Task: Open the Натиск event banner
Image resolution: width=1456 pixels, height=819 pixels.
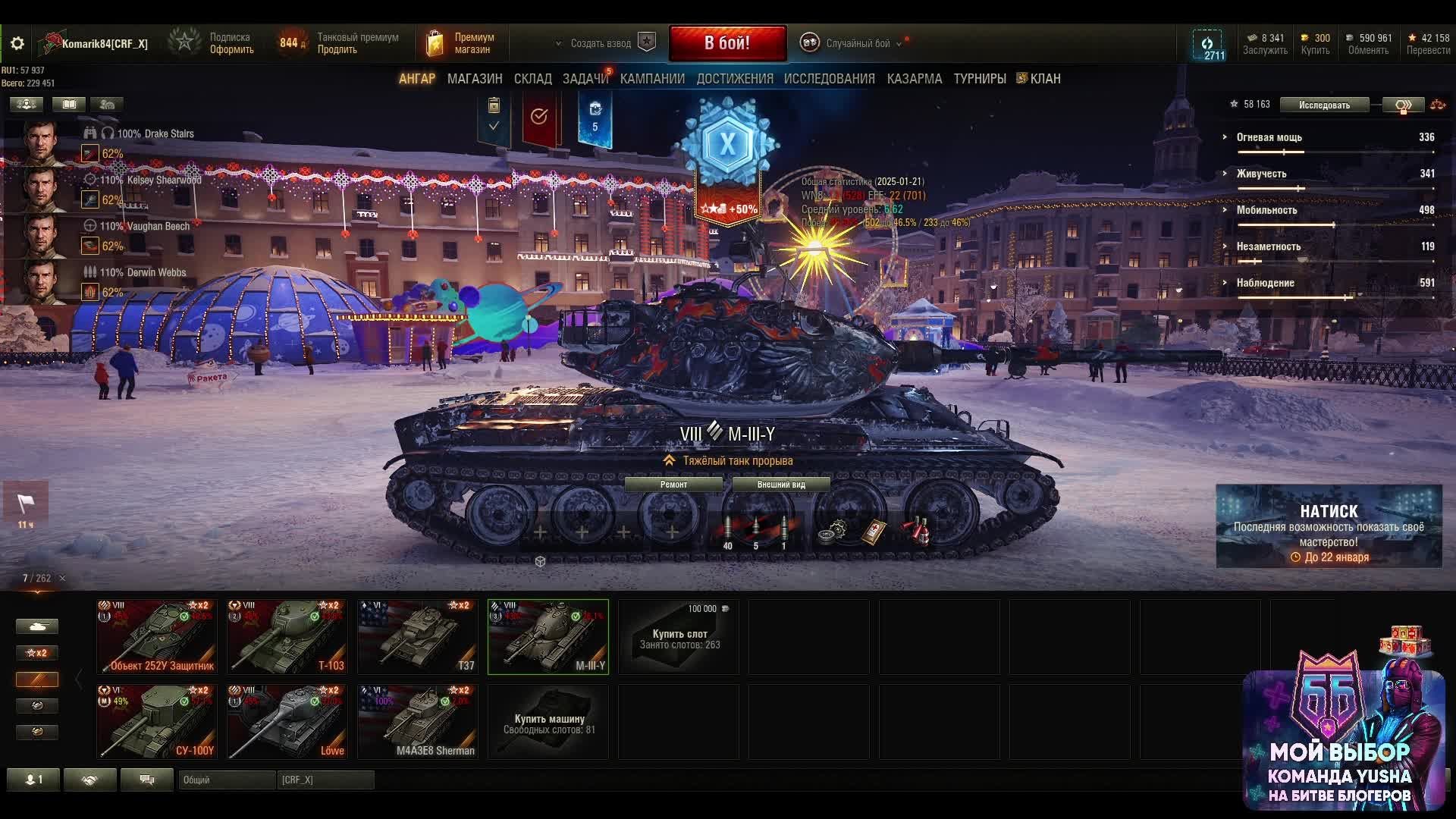Action: click(x=1329, y=526)
